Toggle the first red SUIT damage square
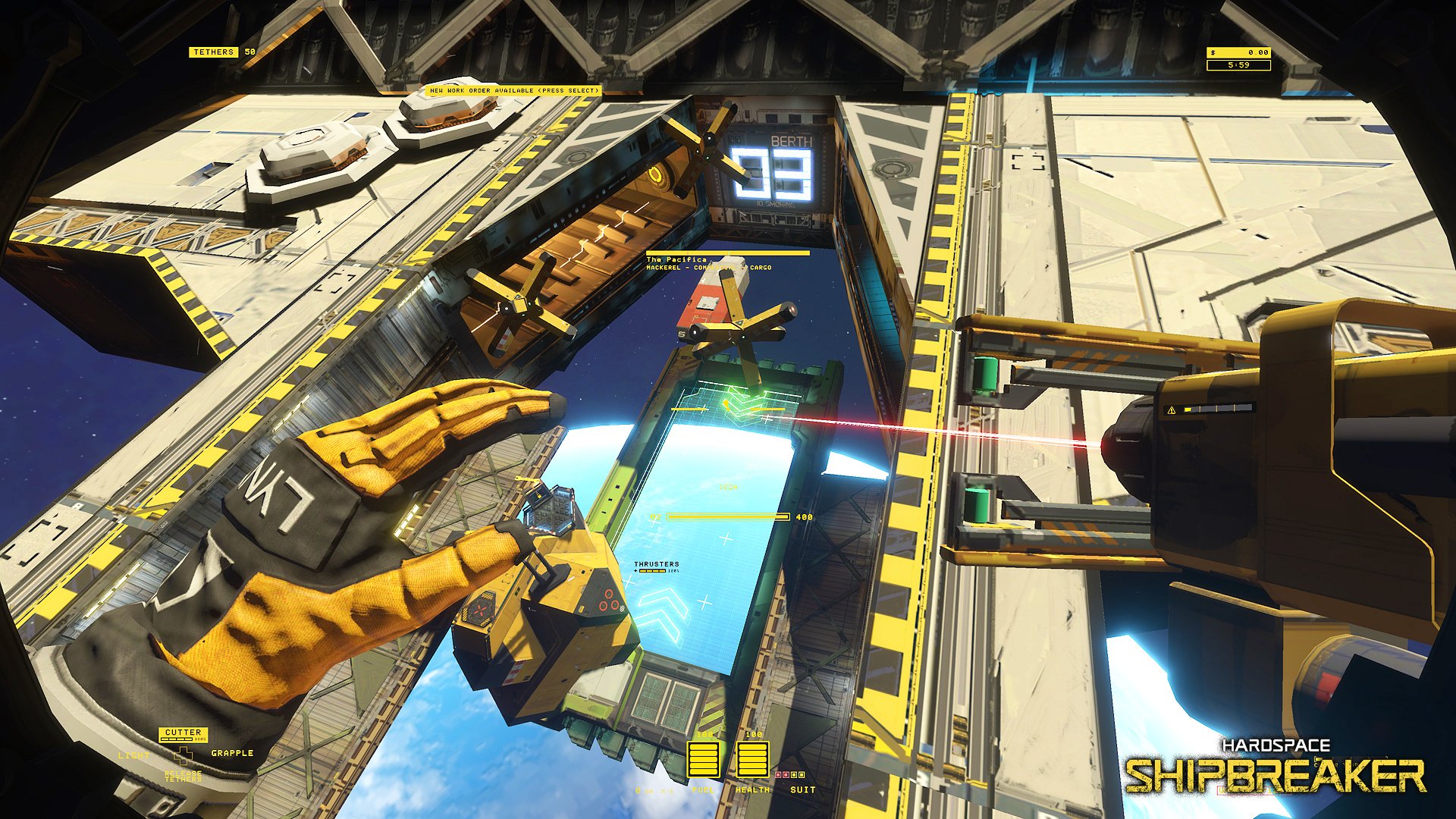The width and height of the screenshot is (1456, 819). tap(778, 774)
